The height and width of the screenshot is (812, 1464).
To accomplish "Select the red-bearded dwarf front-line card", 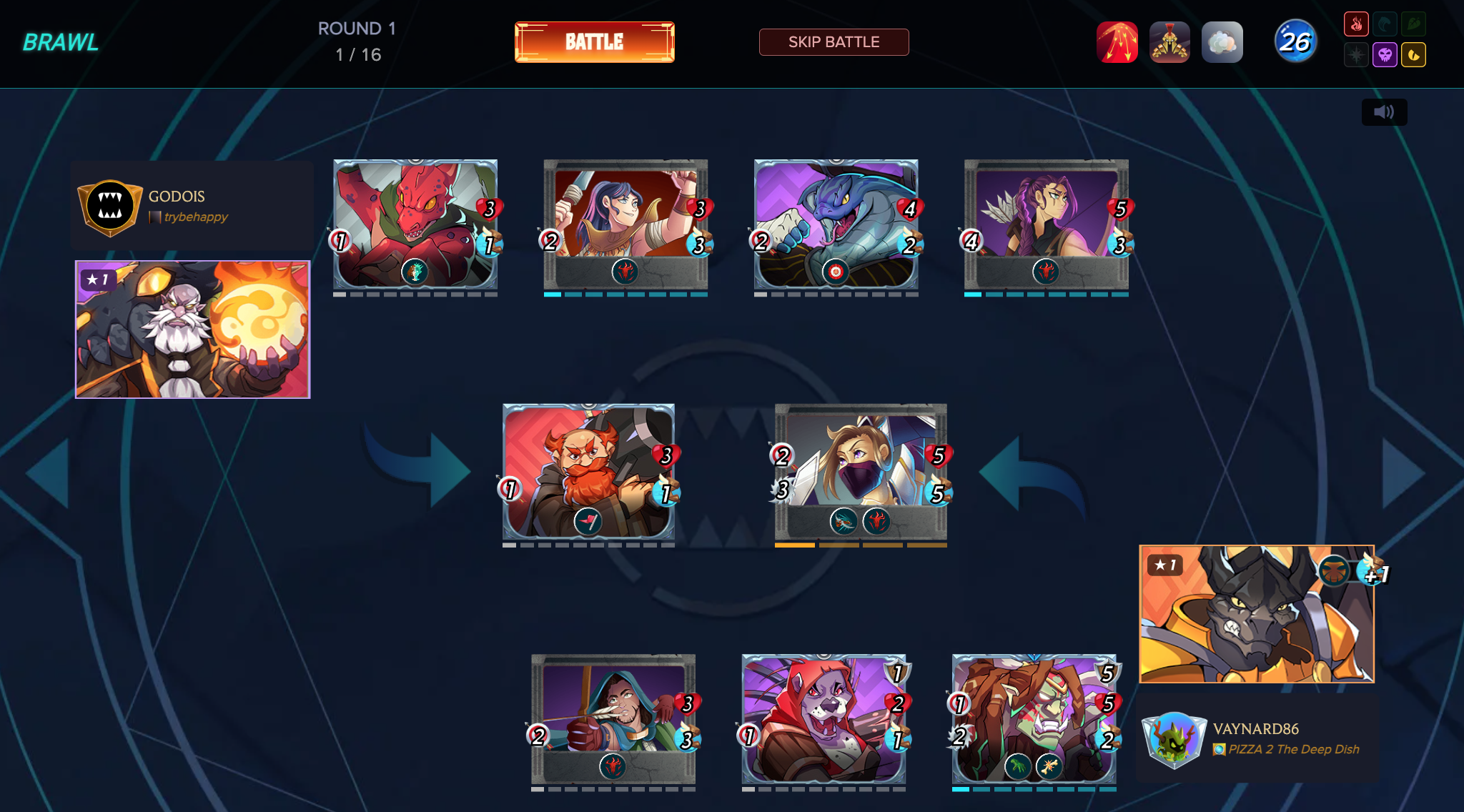I will coord(588,472).
